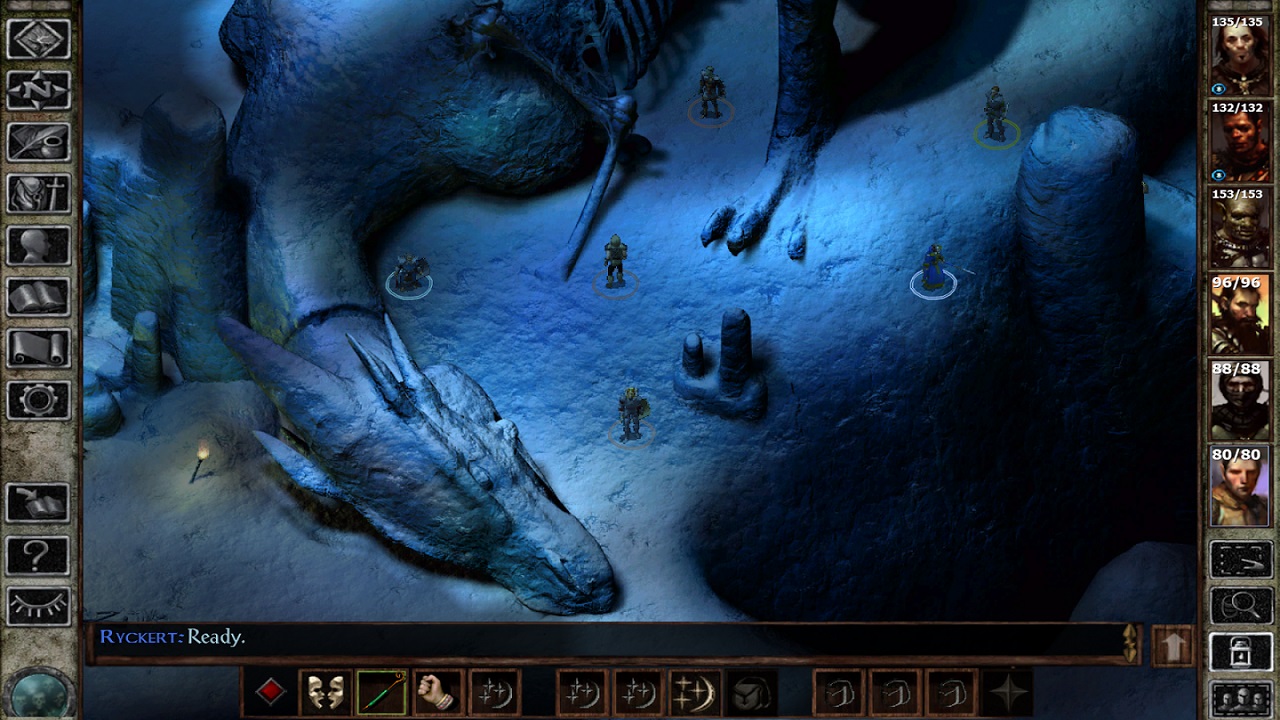1280x720 pixels.
Task: Open the priest scroll spell screen
Action: tap(38, 349)
